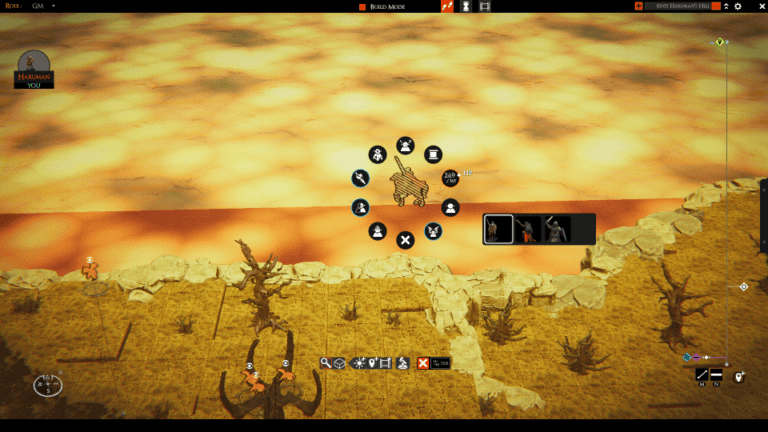The width and height of the screenshot is (768, 432).
Task: Close the radial menu with the X button
Action: point(405,240)
